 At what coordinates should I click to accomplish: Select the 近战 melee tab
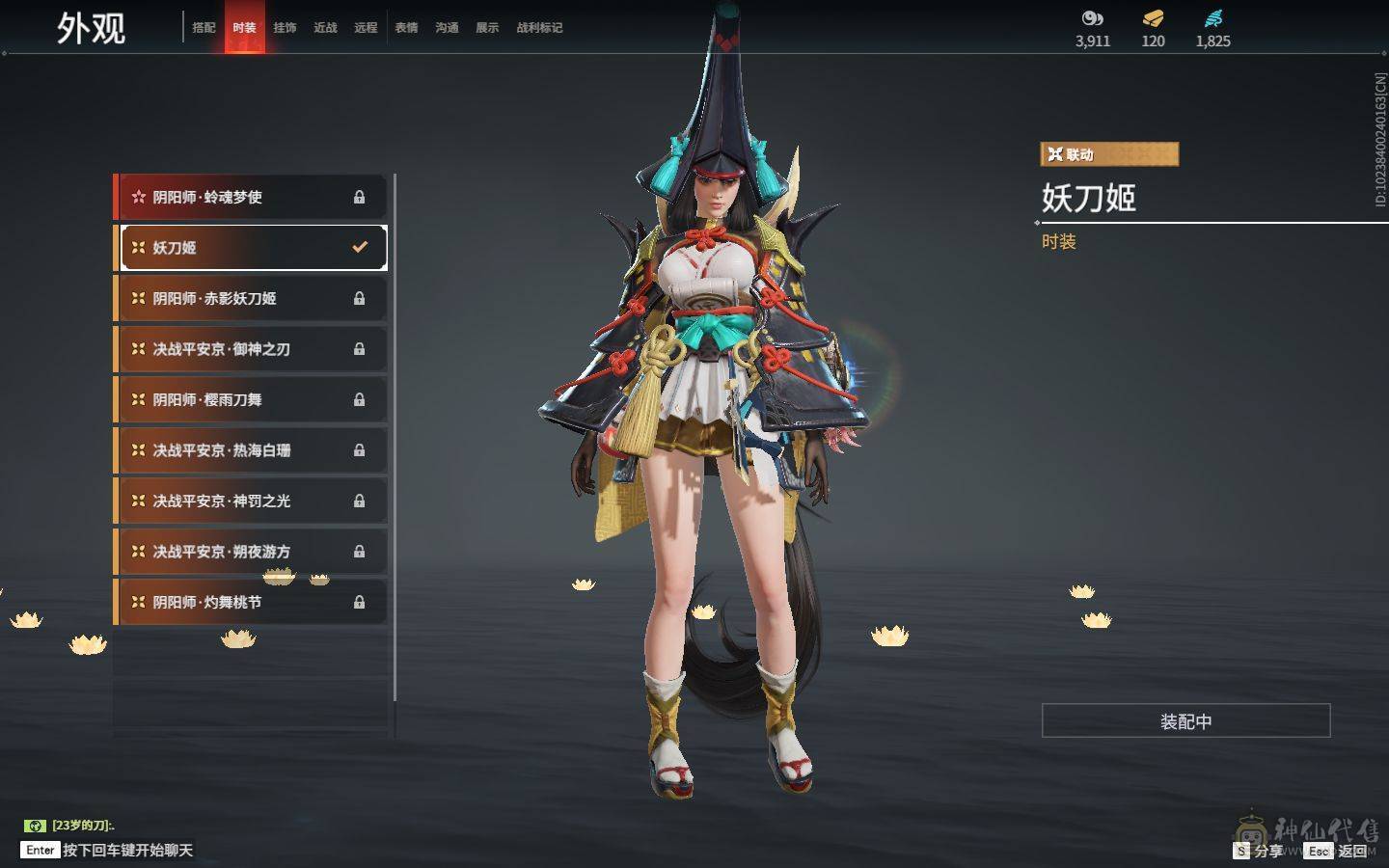325,28
